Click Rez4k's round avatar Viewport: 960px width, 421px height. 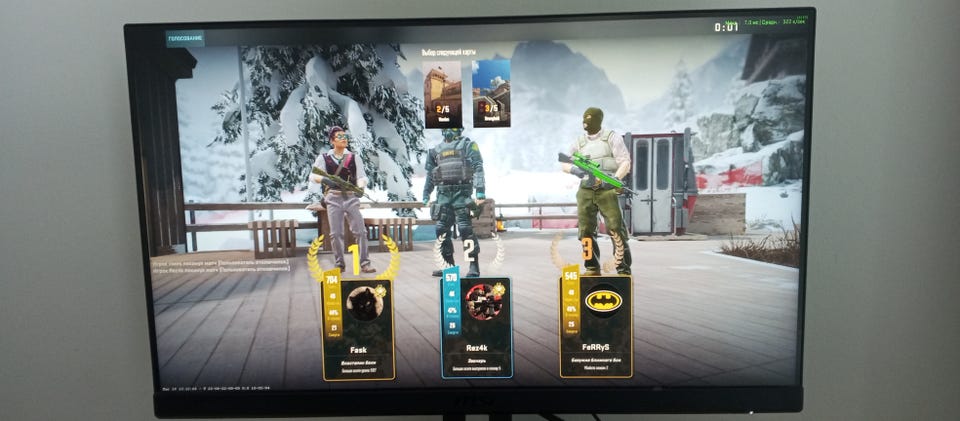coord(483,302)
